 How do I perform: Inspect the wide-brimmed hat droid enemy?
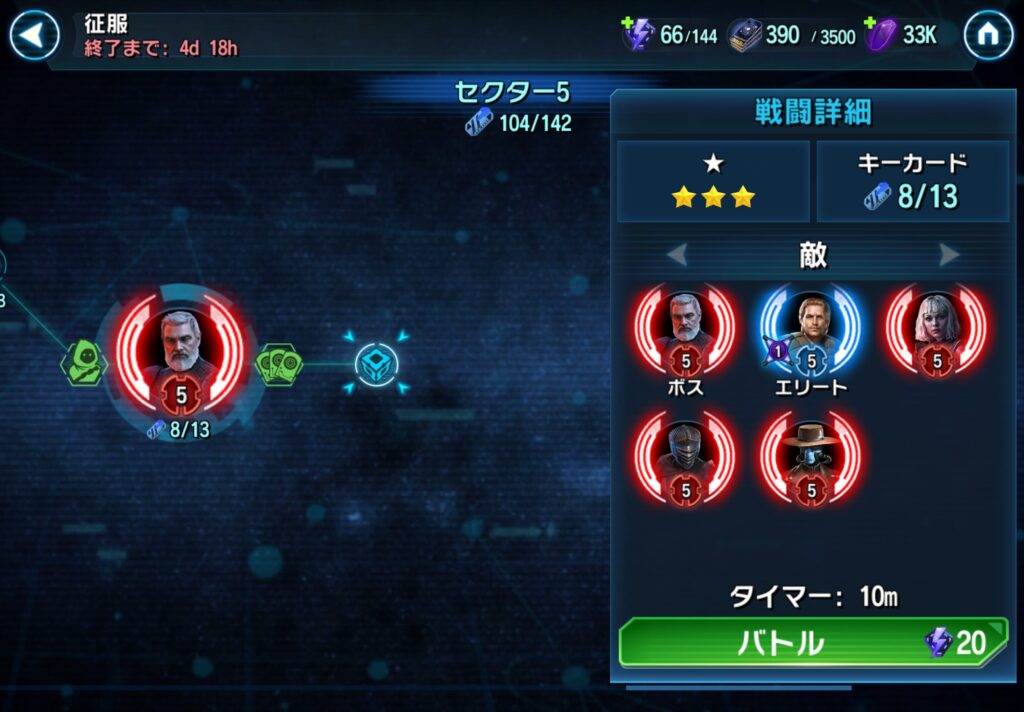[811, 456]
